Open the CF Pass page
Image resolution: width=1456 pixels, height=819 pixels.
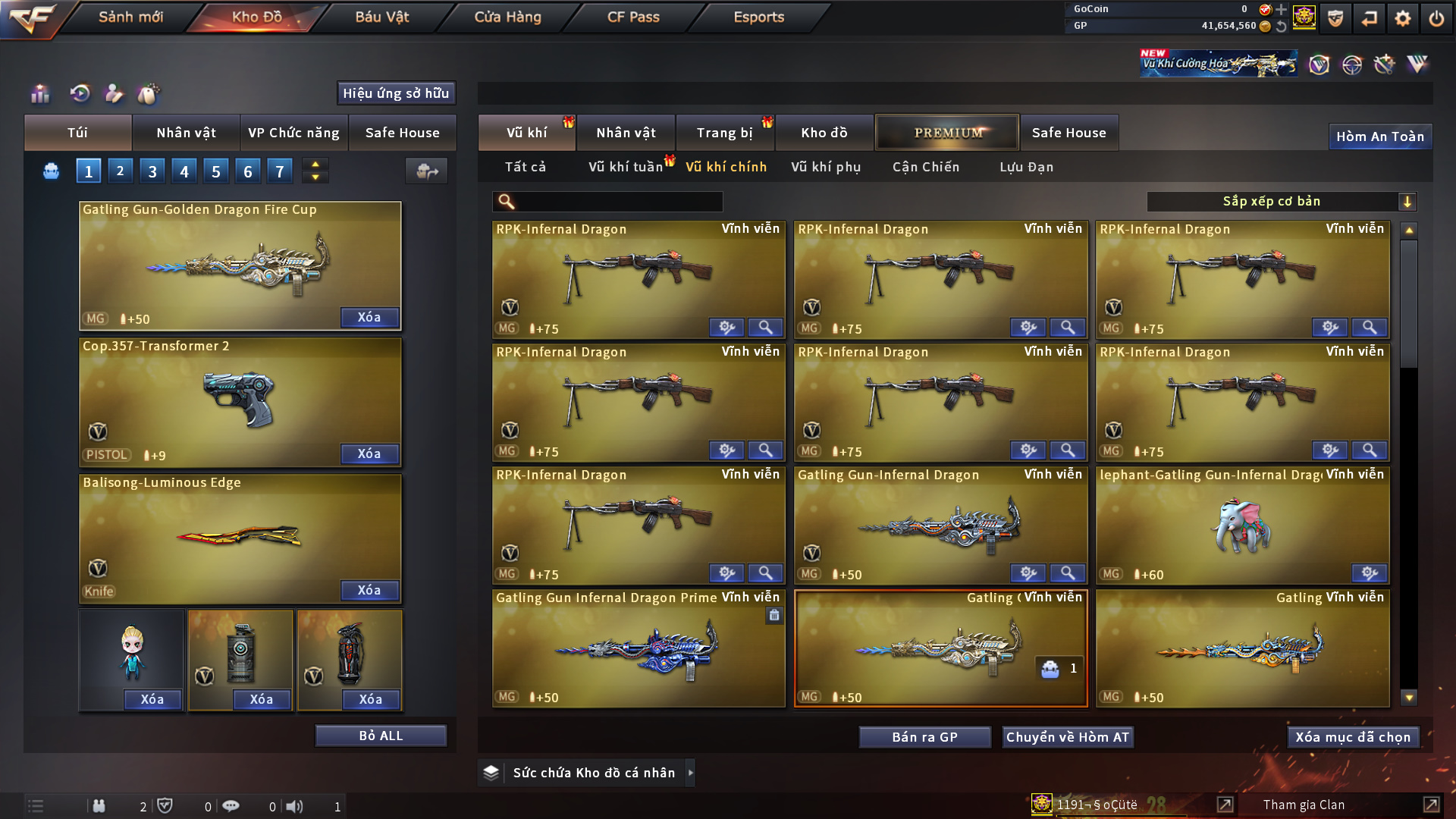[633, 17]
